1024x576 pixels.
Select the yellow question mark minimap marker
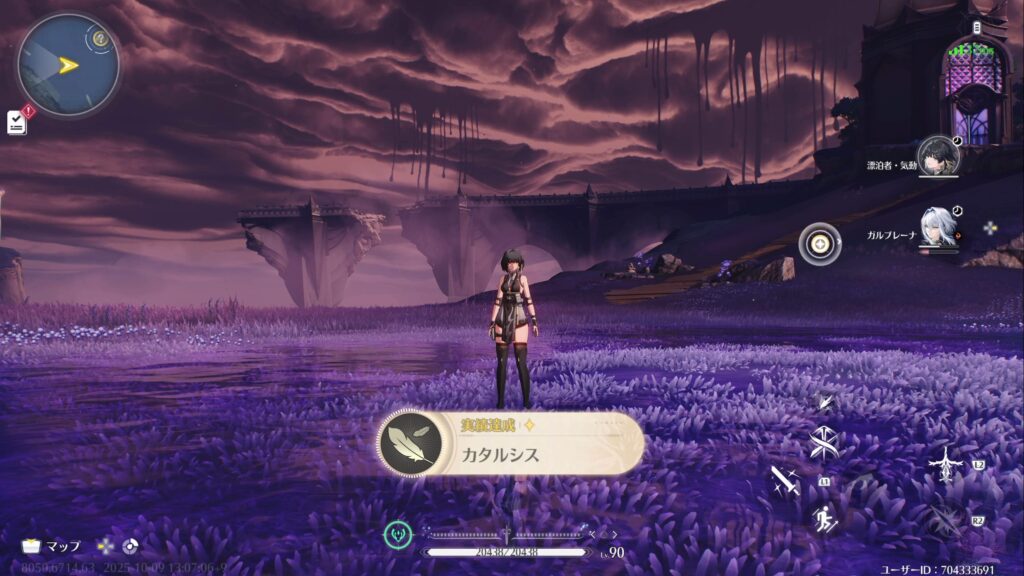tap(100, 40)
